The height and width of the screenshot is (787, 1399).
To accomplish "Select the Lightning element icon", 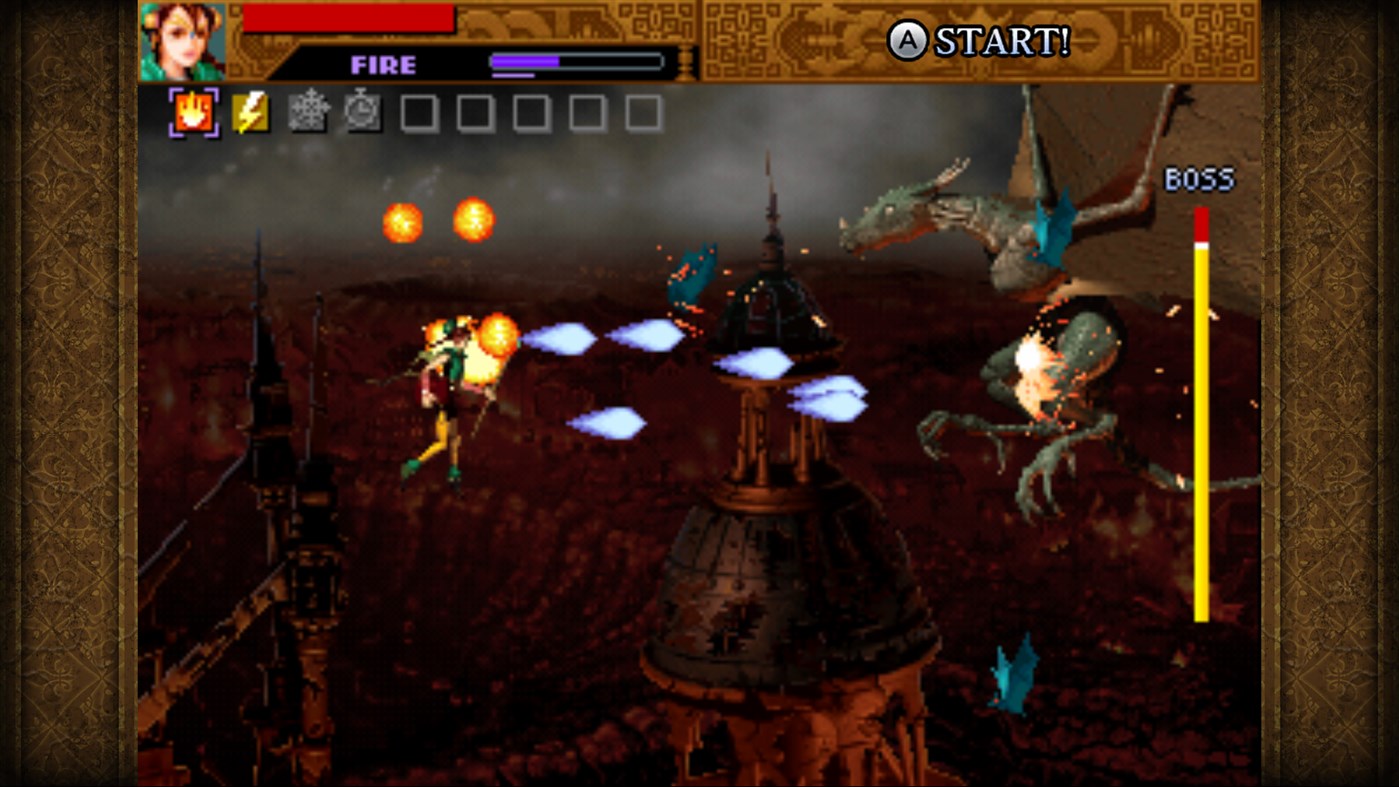I will click(250, 110).
